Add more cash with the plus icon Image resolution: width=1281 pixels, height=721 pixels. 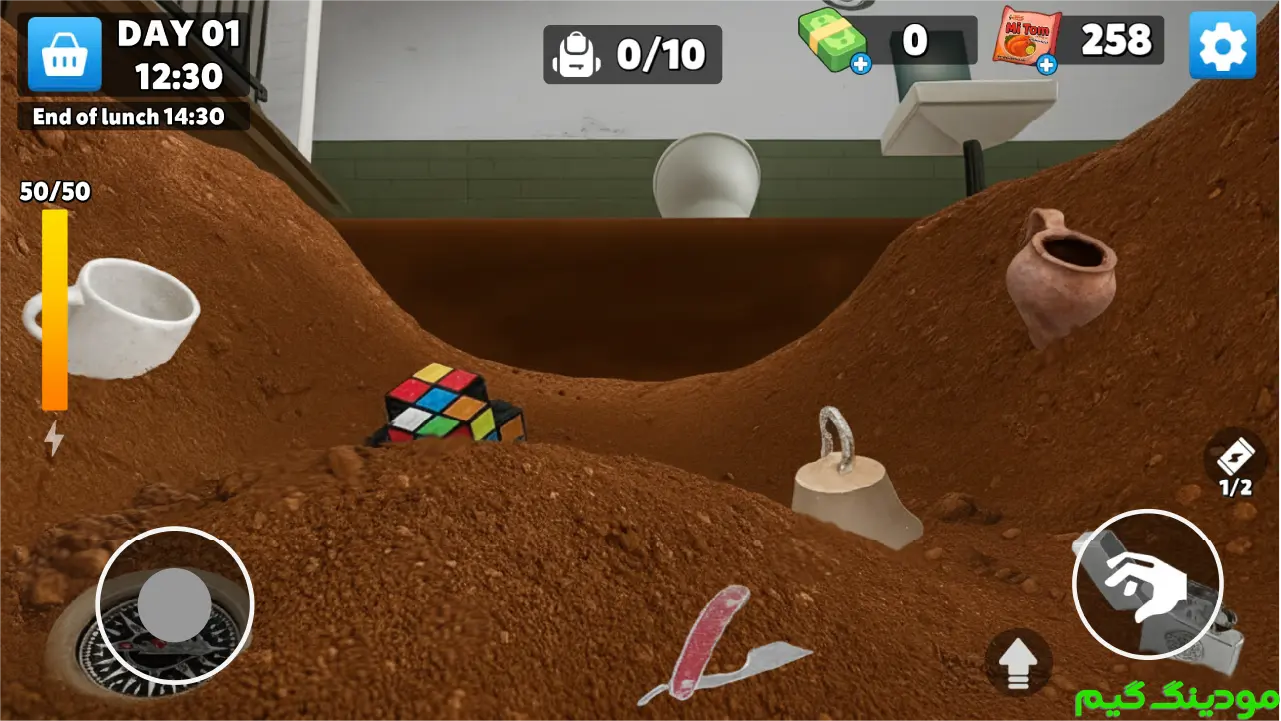click(x=860, y=65)
